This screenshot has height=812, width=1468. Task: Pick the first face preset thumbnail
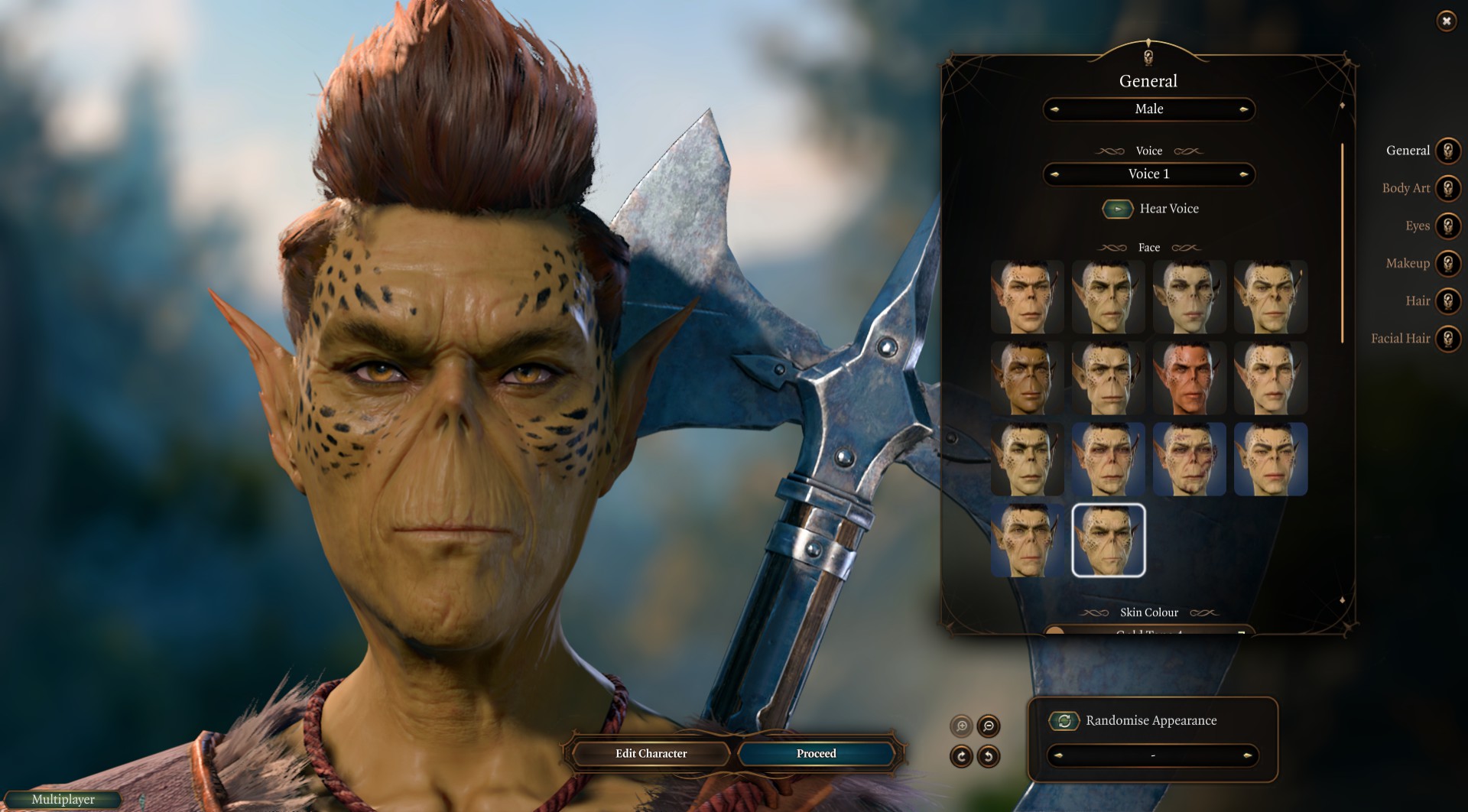(1027, 297)
